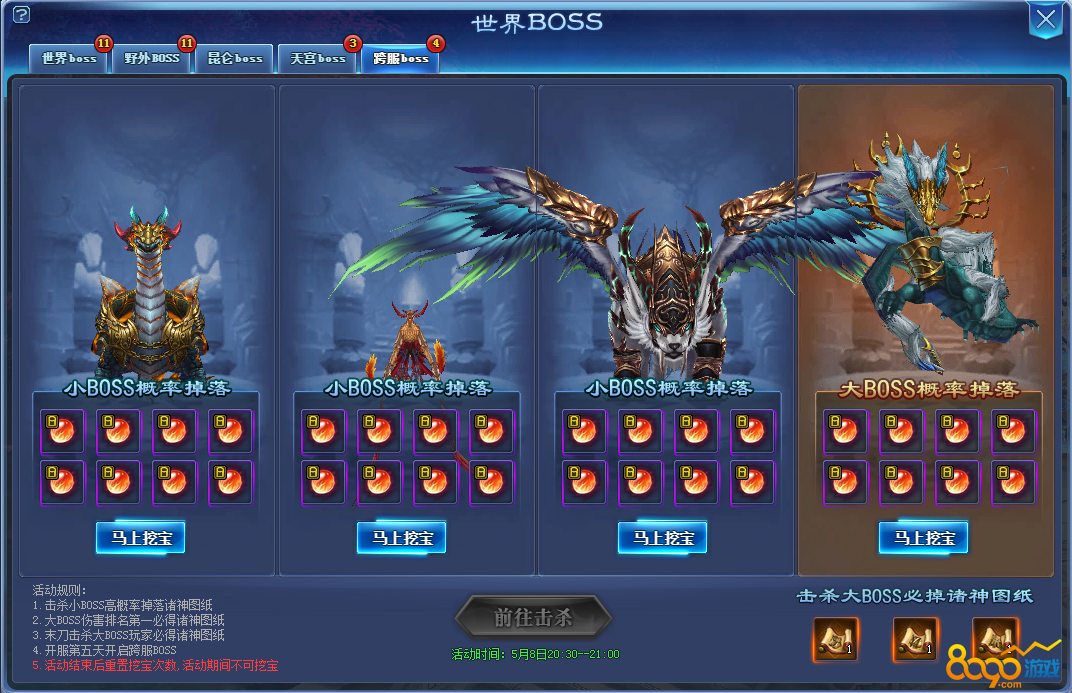Switch to the 世界boss tab

[68, 59]
